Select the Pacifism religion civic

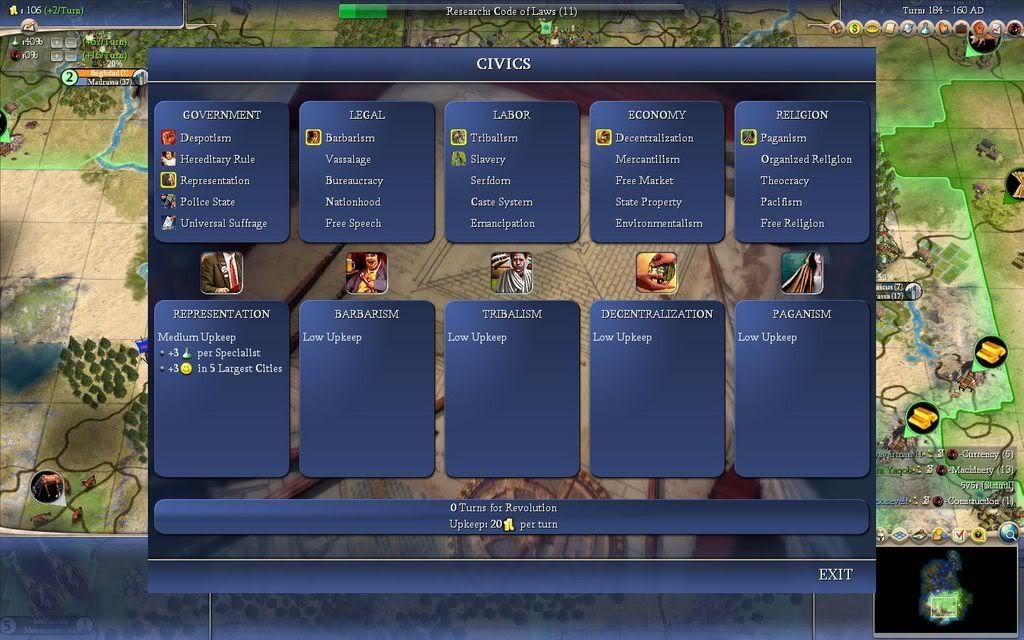point(781,202)
